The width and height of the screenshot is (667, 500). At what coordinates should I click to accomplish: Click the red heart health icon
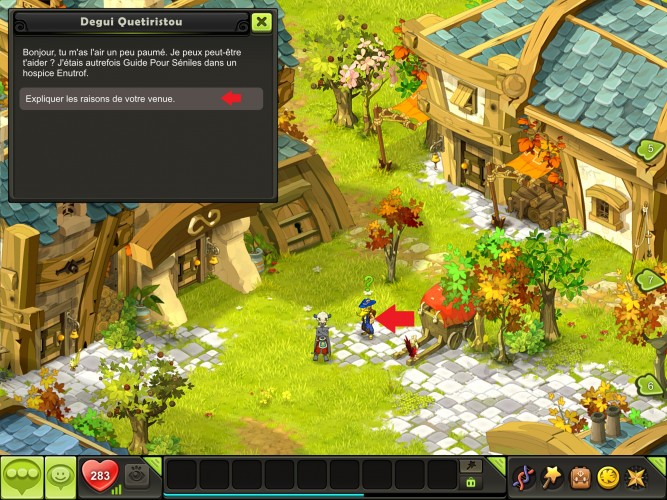pyautogui.click(x=99, y=474)
